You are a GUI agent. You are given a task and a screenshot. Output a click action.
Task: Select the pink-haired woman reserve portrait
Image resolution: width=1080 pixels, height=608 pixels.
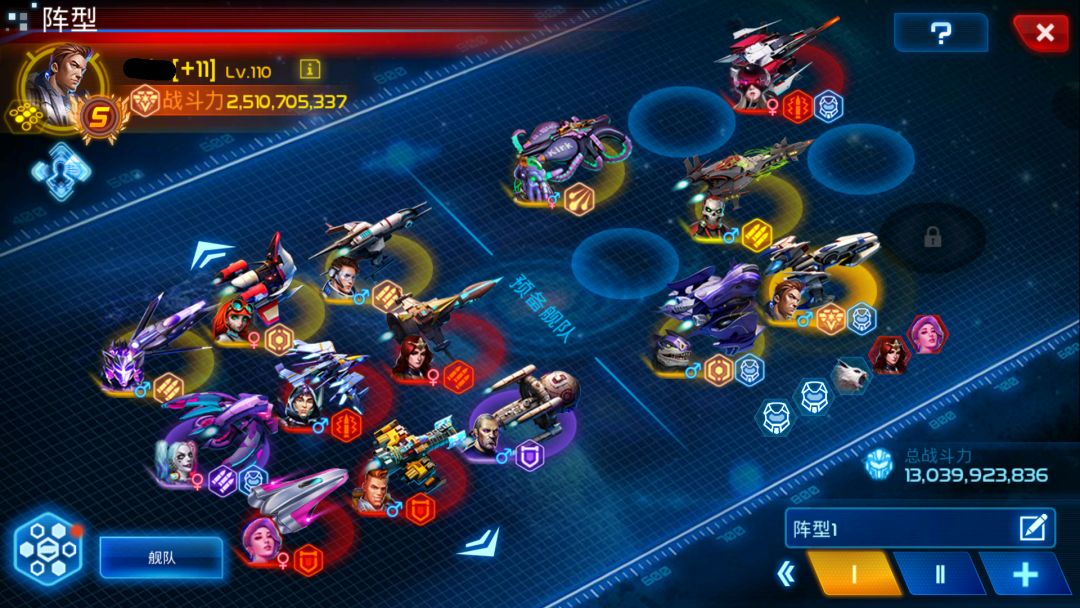926,334
